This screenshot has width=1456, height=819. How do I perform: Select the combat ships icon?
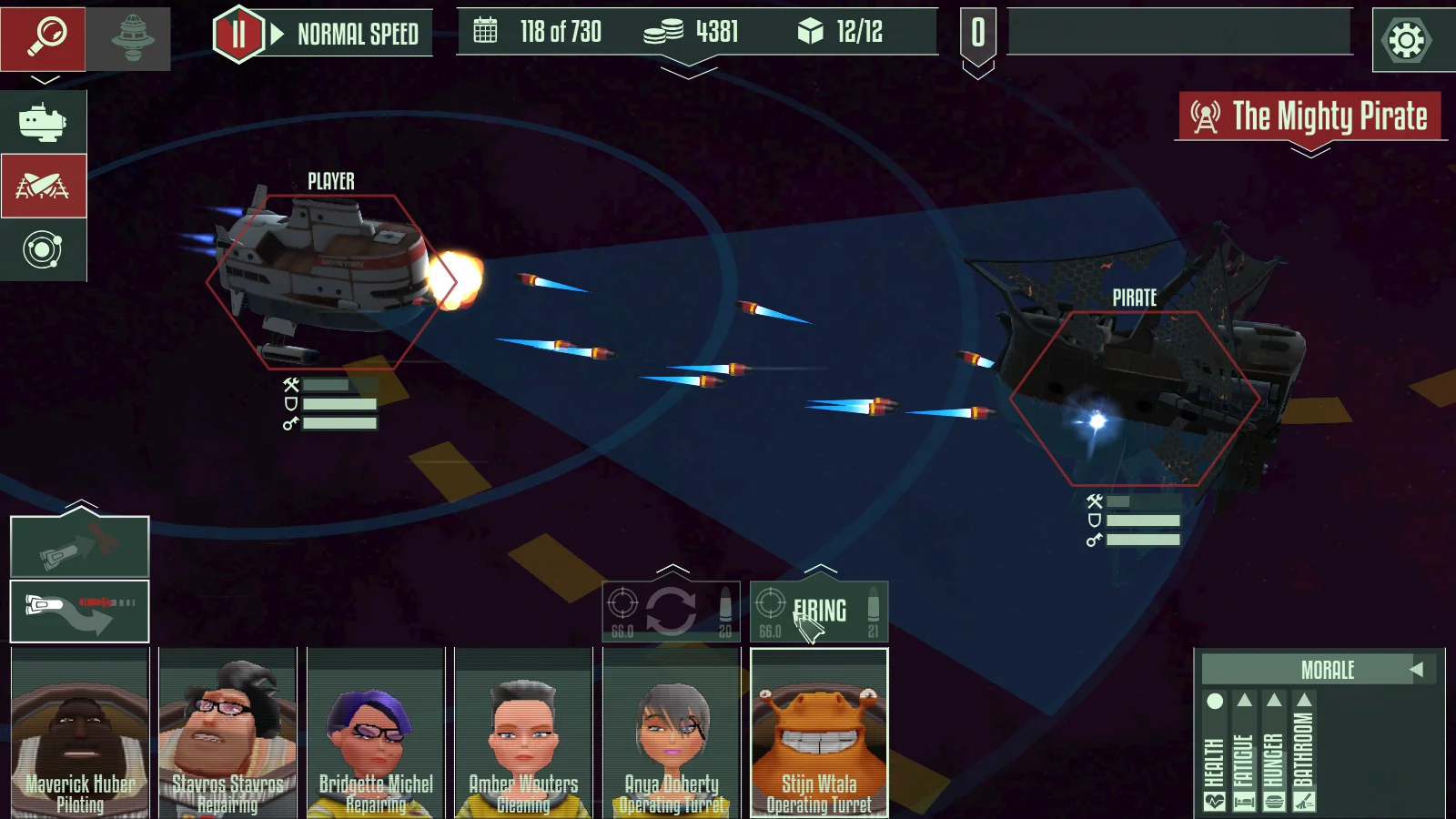(x=43, y=187)
